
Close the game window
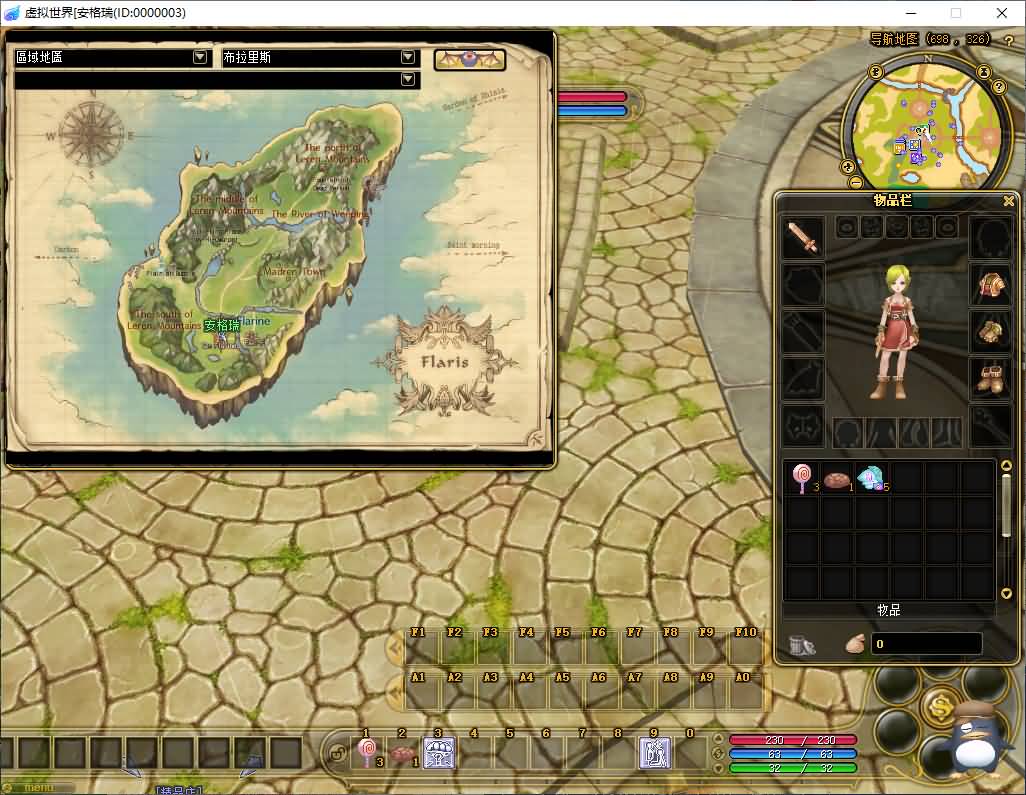[x=1002, y=13]
